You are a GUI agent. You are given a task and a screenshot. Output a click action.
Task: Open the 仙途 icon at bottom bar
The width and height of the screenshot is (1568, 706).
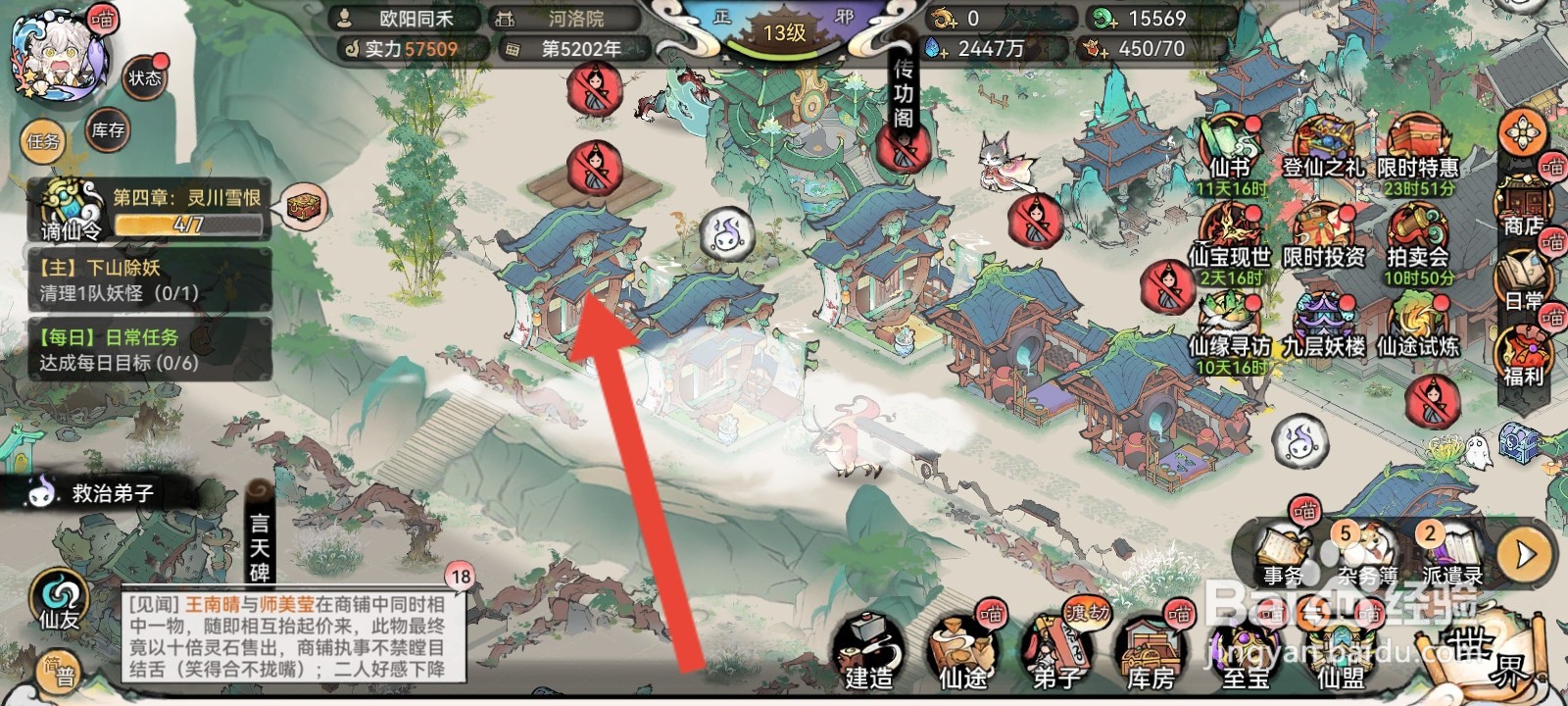(962, 642)
